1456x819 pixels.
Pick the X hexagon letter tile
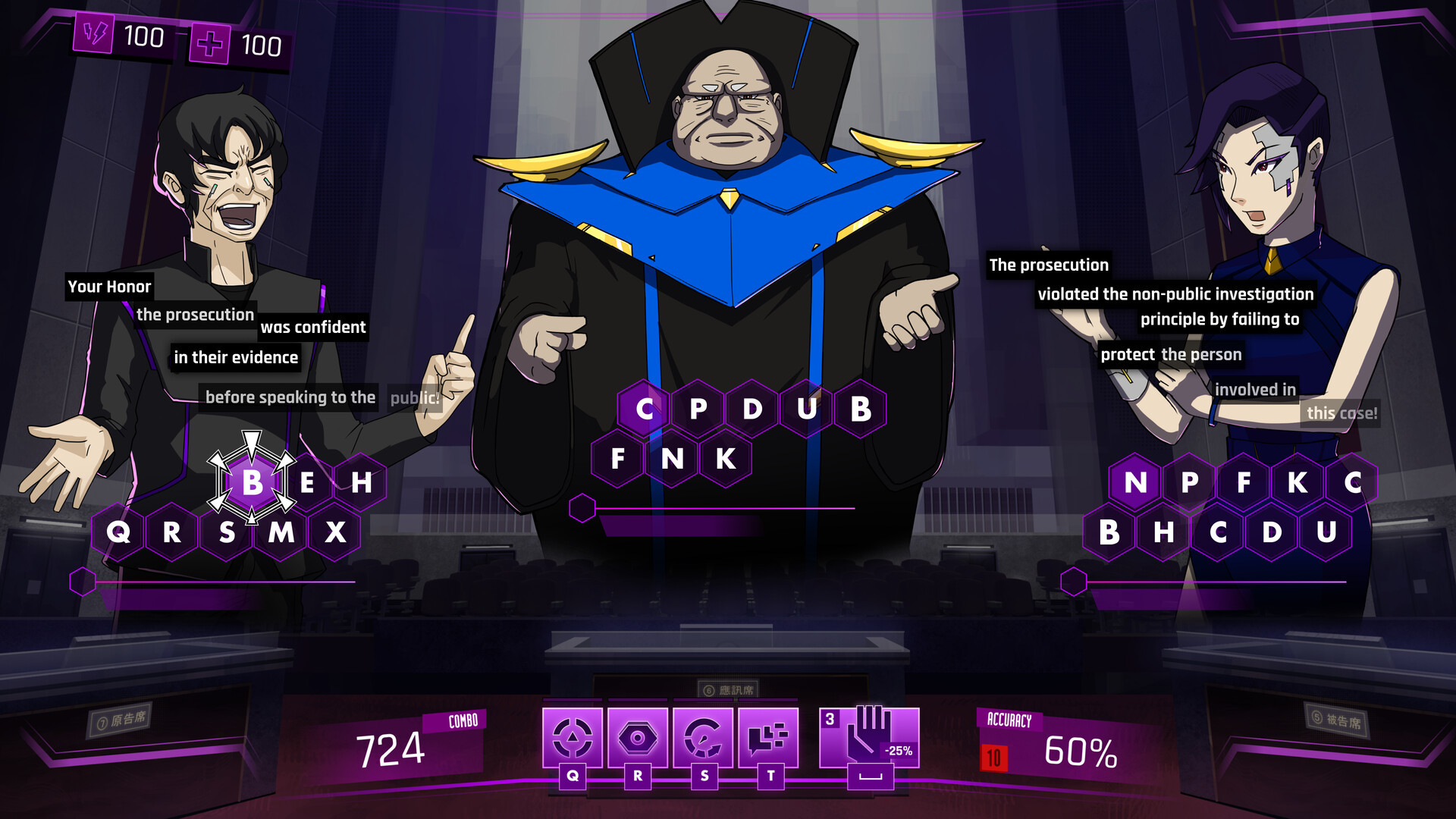click(x=335, y=532)
